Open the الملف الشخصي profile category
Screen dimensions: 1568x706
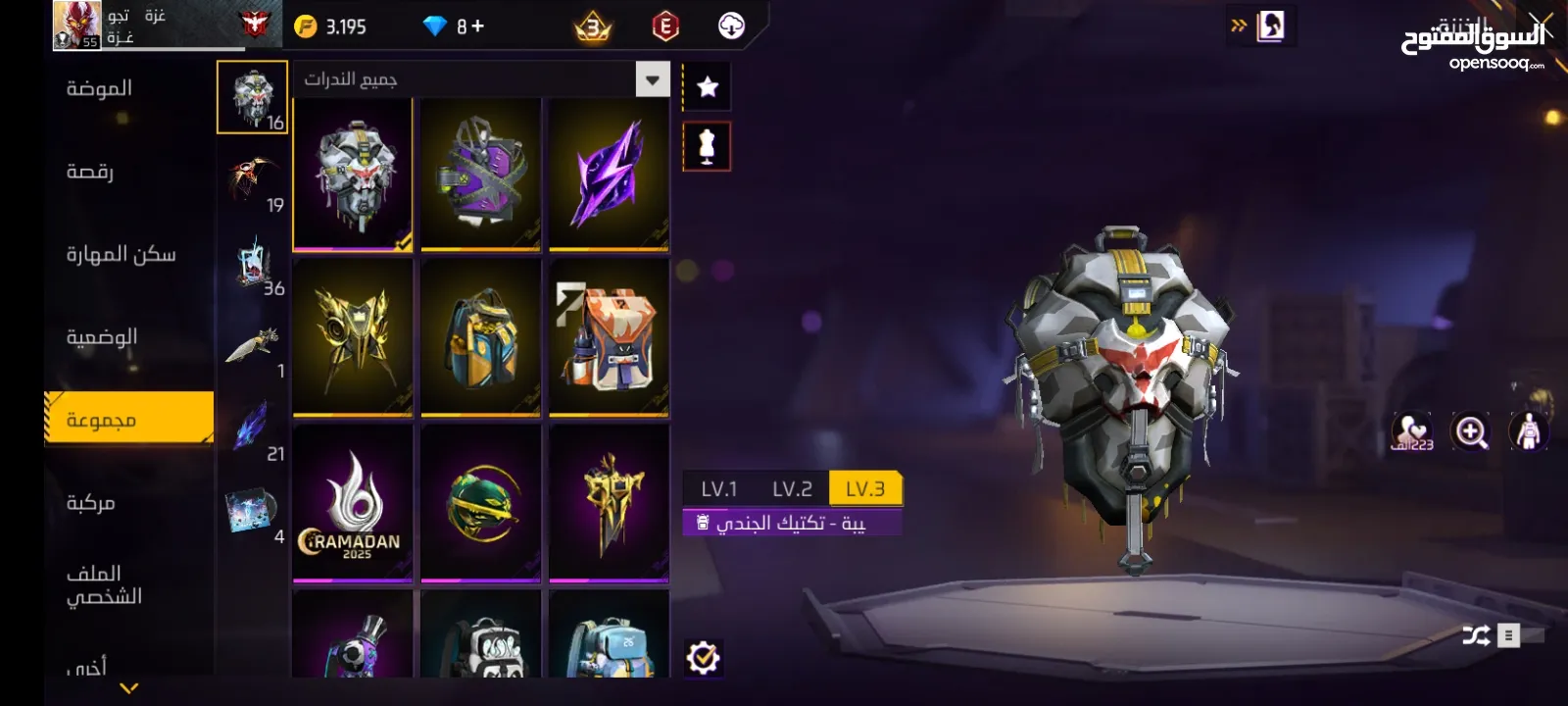(104, 584)
